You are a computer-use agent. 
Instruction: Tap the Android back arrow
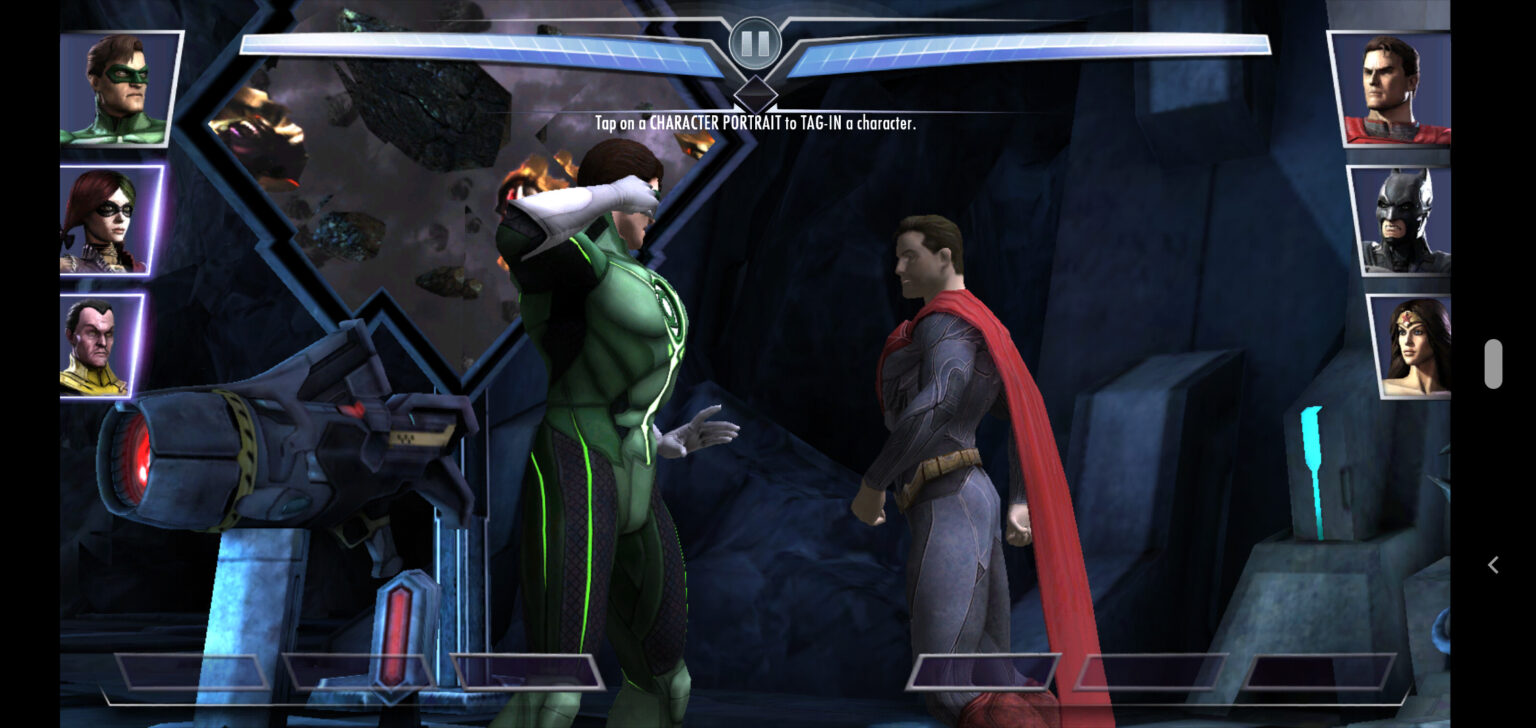pos(1493,565)
